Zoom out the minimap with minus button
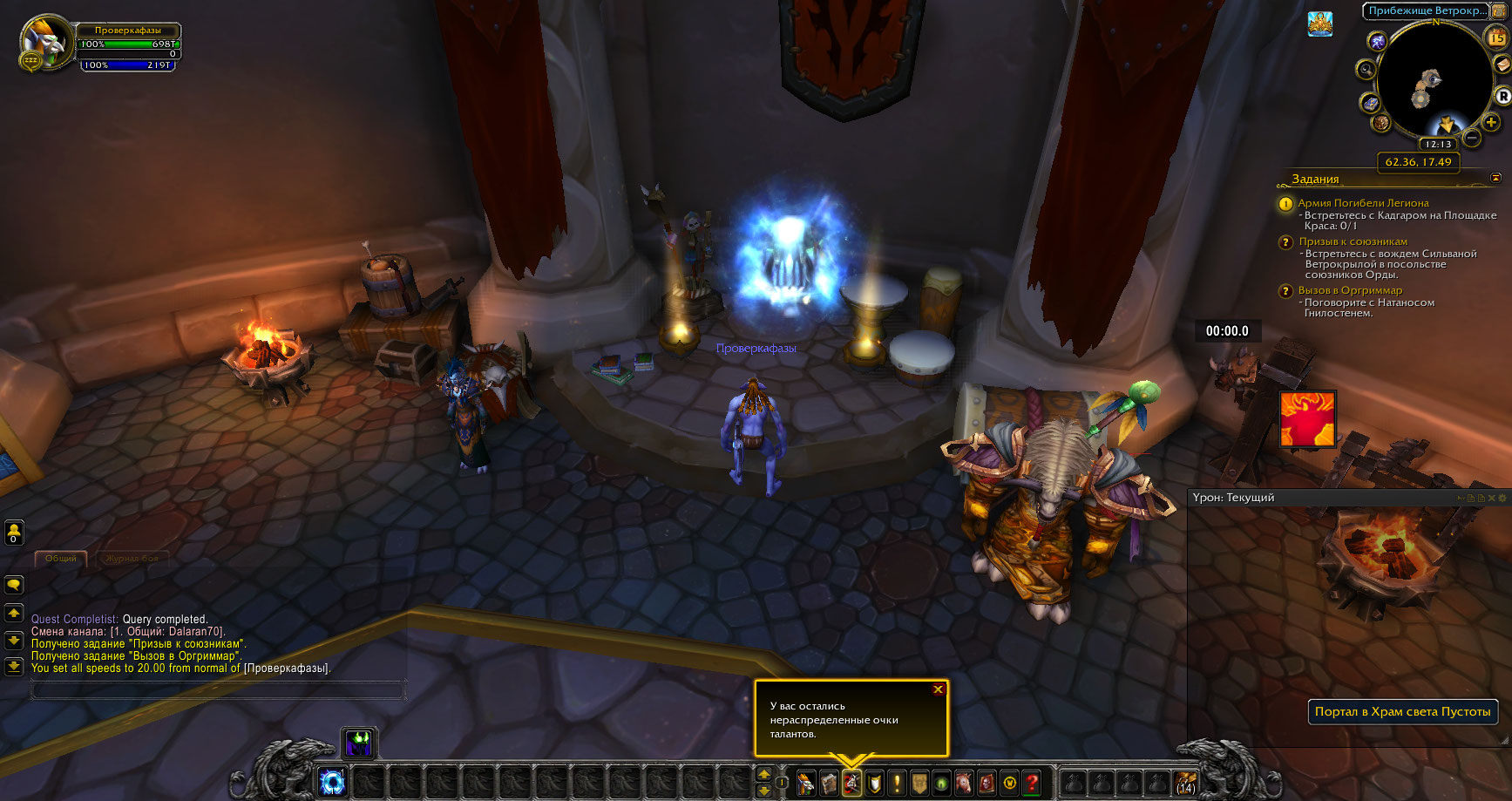 pyautogui.click(x=1472, y=138)
